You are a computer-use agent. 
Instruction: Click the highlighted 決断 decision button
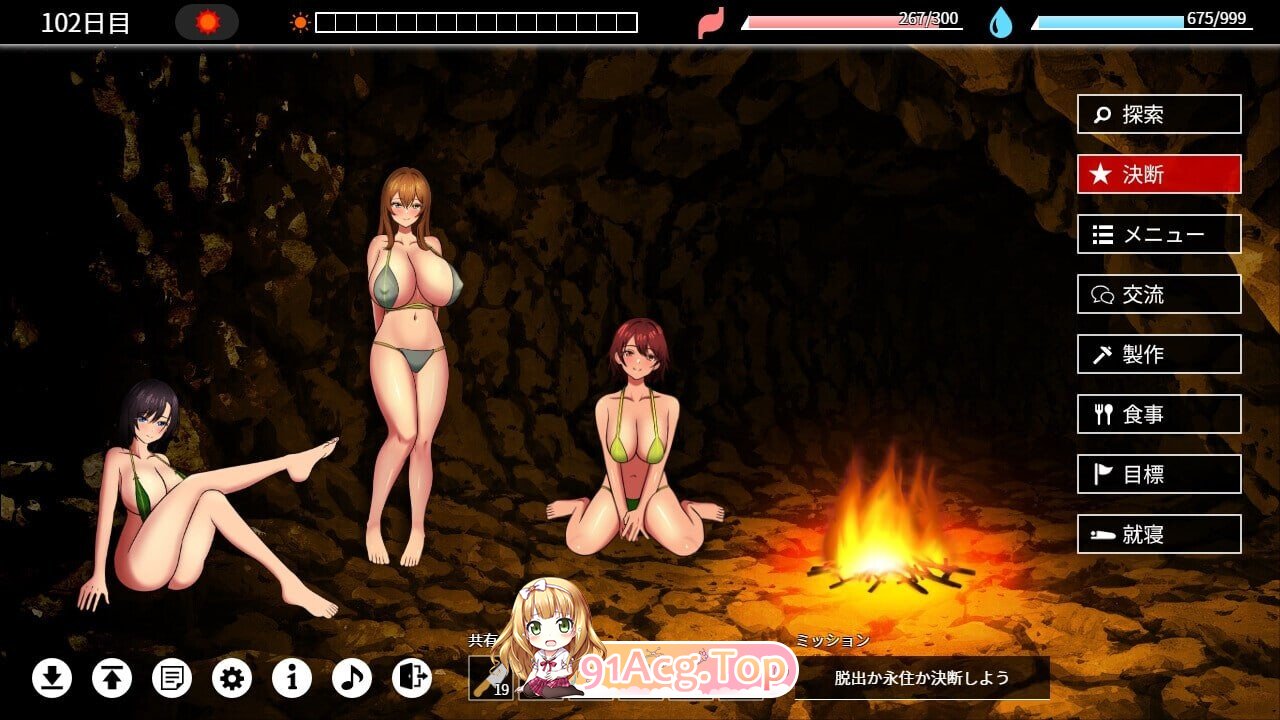(x=1157, y=174)
